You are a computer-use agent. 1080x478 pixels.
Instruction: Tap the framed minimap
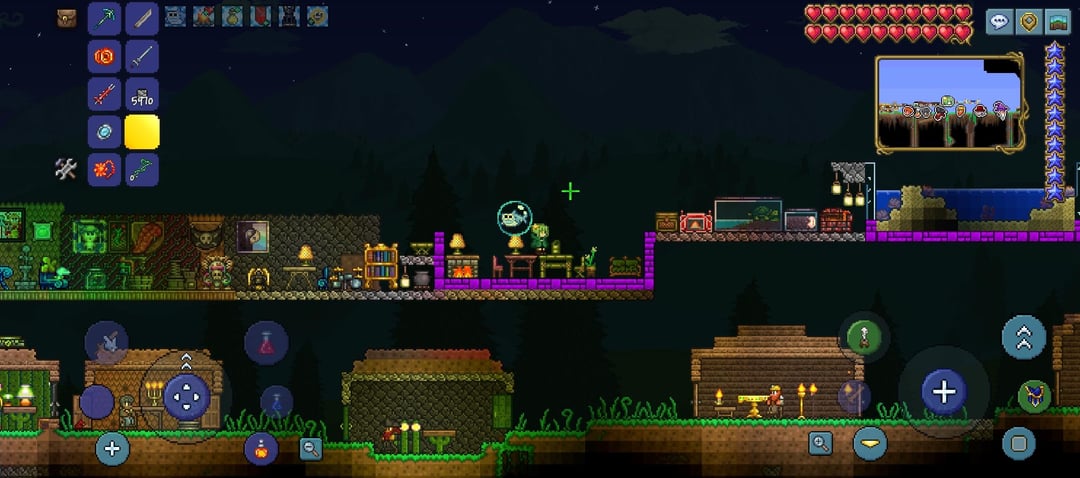pyautogui.click(x=949, y=102)
